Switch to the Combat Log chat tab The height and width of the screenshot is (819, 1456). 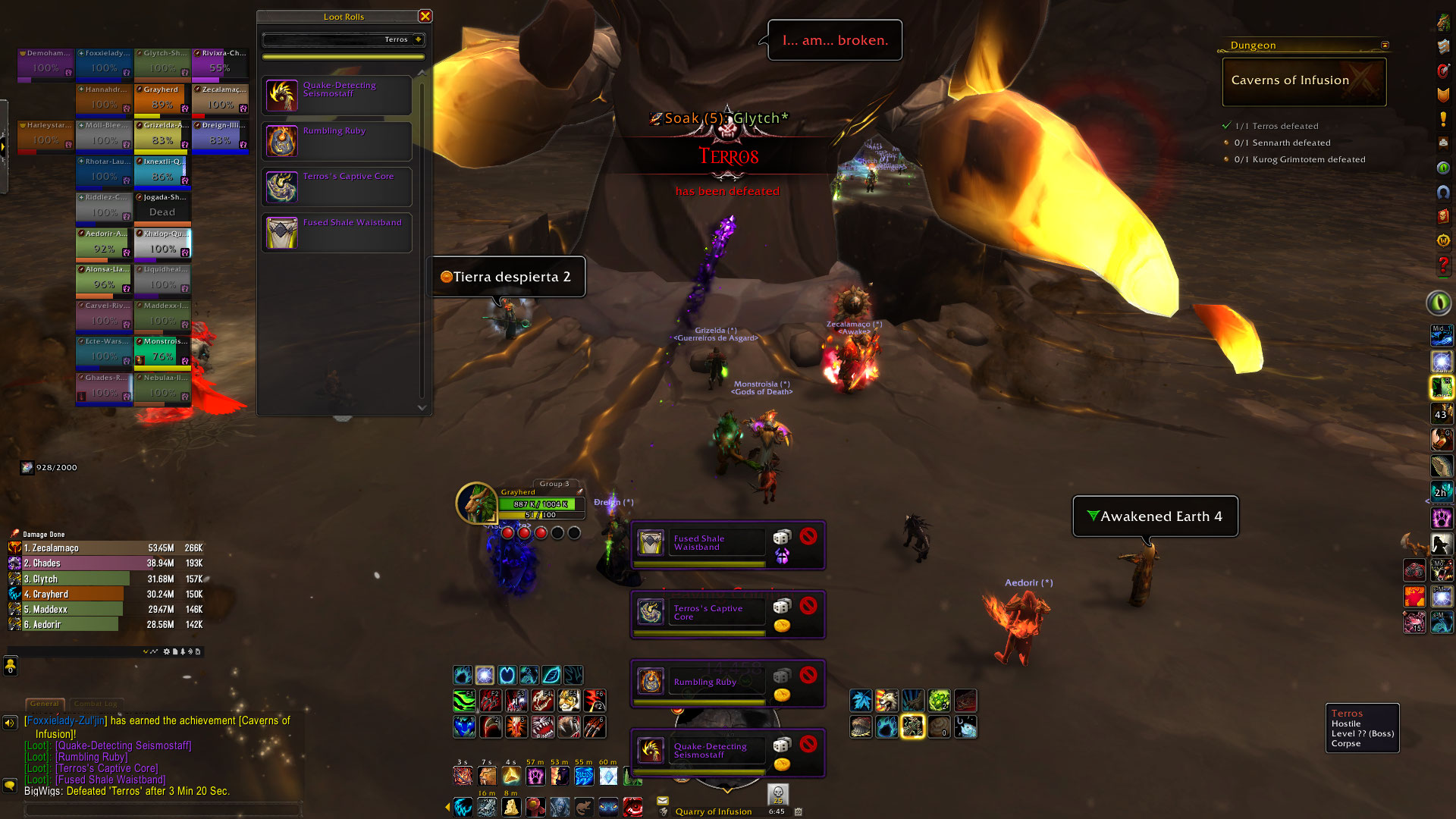tap(96, 704)
